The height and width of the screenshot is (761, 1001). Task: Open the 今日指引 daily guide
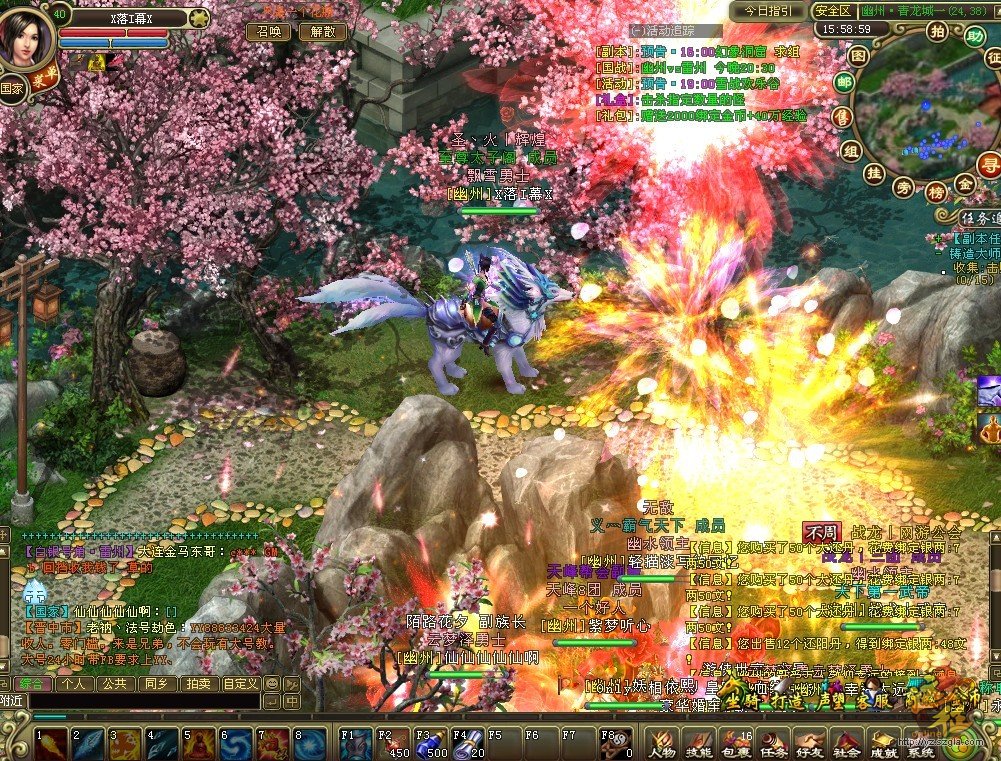pos(767,11)
